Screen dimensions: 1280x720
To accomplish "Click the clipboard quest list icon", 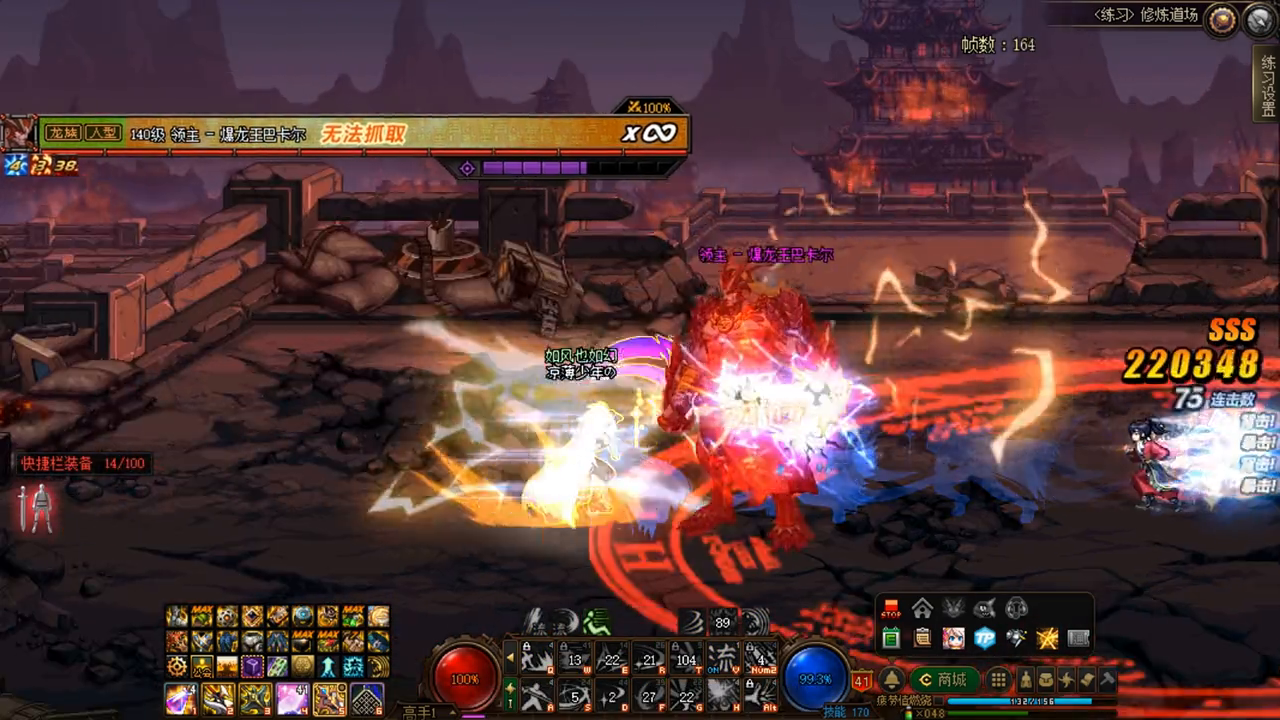I will click(x=922, y=638).
